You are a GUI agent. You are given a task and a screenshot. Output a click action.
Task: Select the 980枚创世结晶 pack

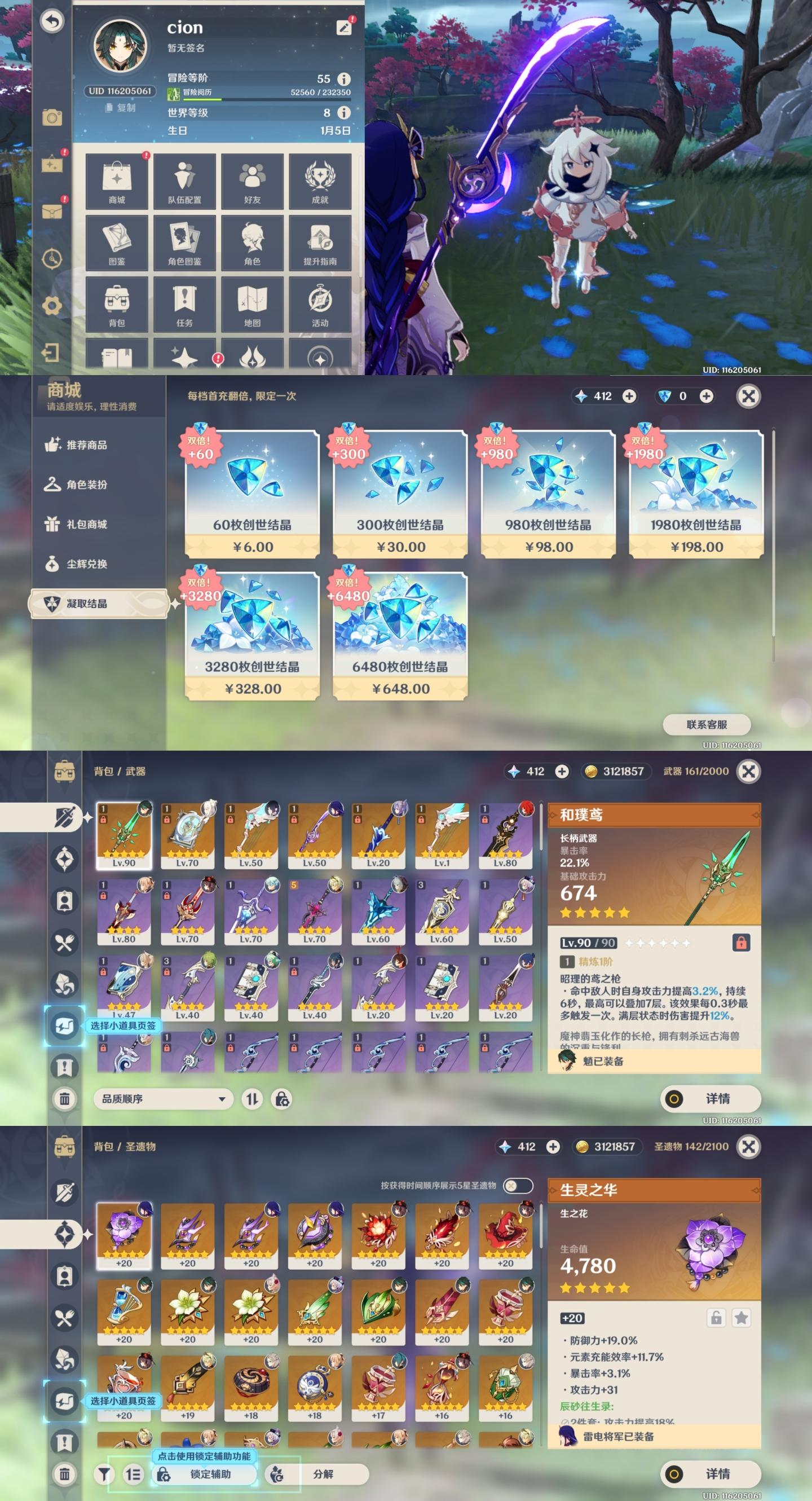tap(548, 494)
